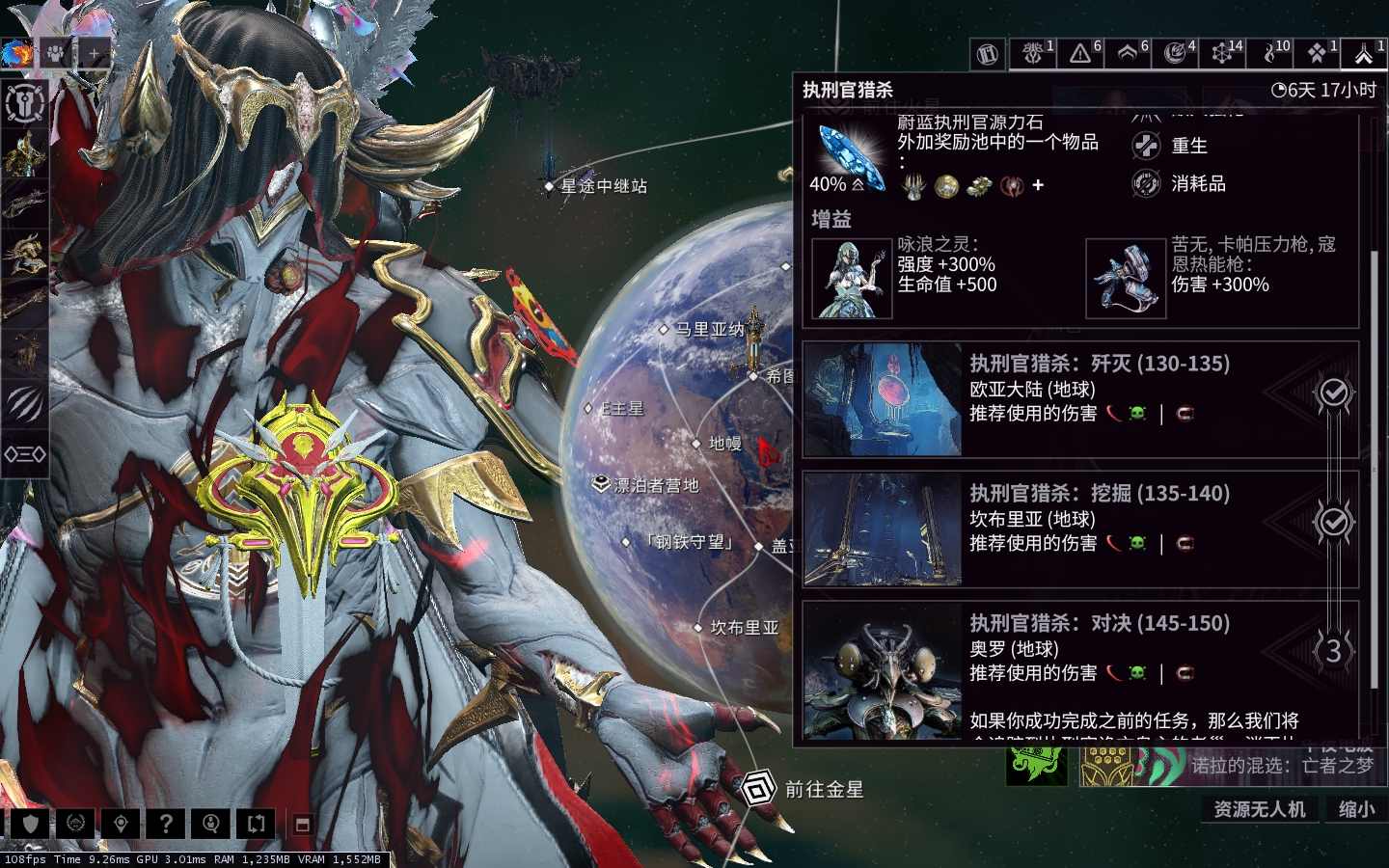1389x868 pixels.
Task: Choose the 马里亚纳 node on Earth
Action: (709, 330)
